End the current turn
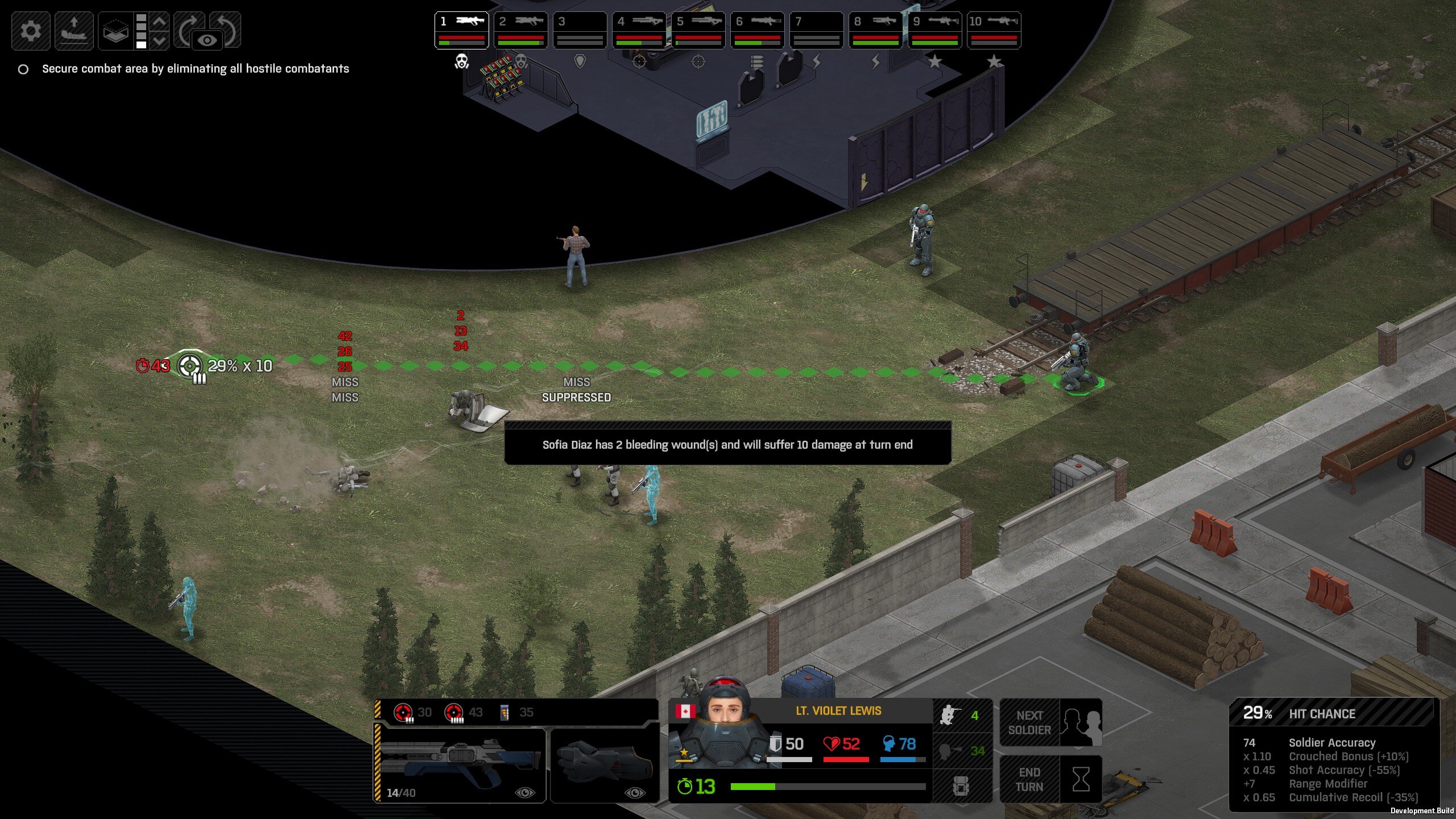The width and height of the screenshot is (1456, 819). point(1051,779)
